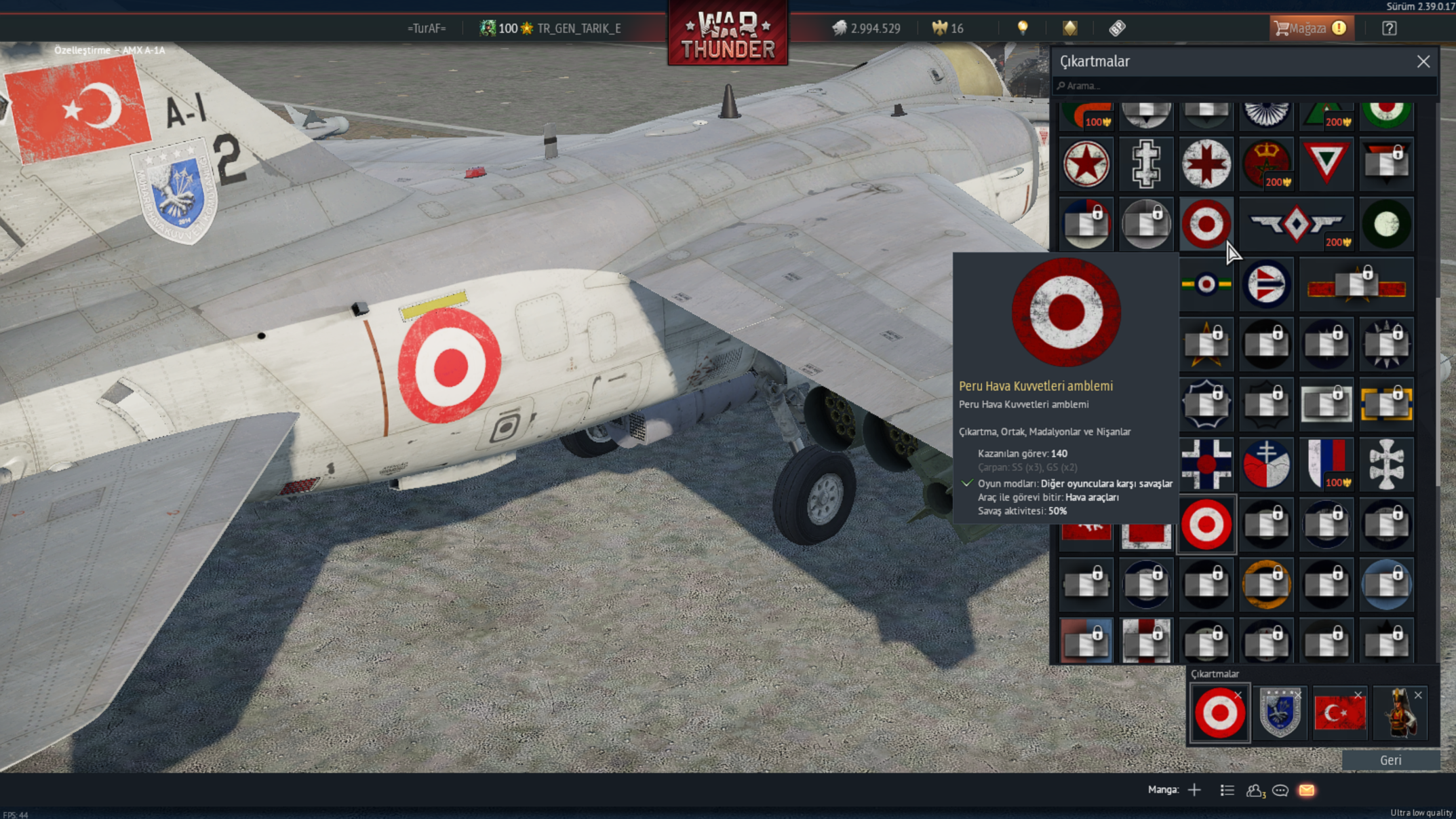Close the Çıkartmalar decal panel
Image resolution: width=1456 pixels, height=819 pixels.
pyautogui.click(x=1423, y=62)
